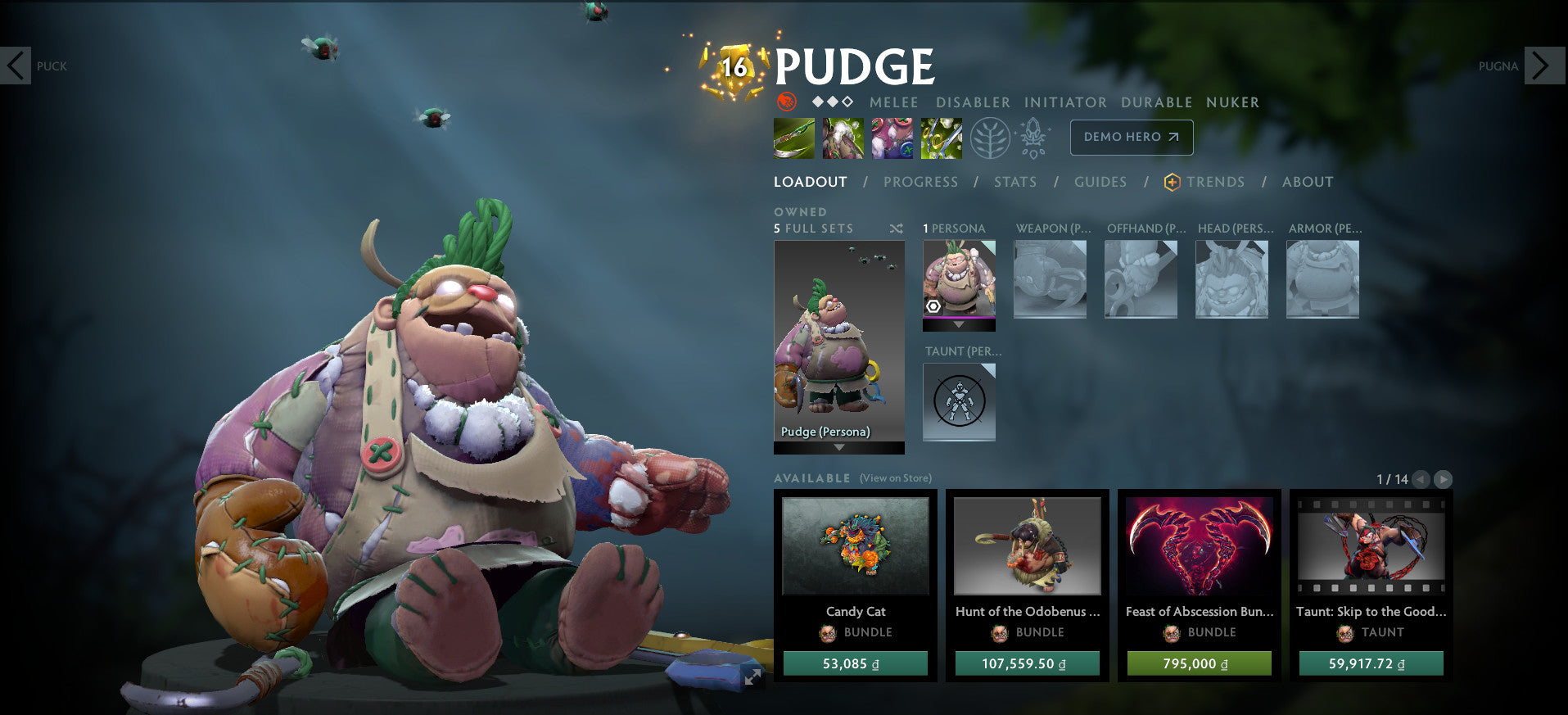Open View on Store link
The width and height of the screenshot is (1568, 715).
click(x=895, y=477)
